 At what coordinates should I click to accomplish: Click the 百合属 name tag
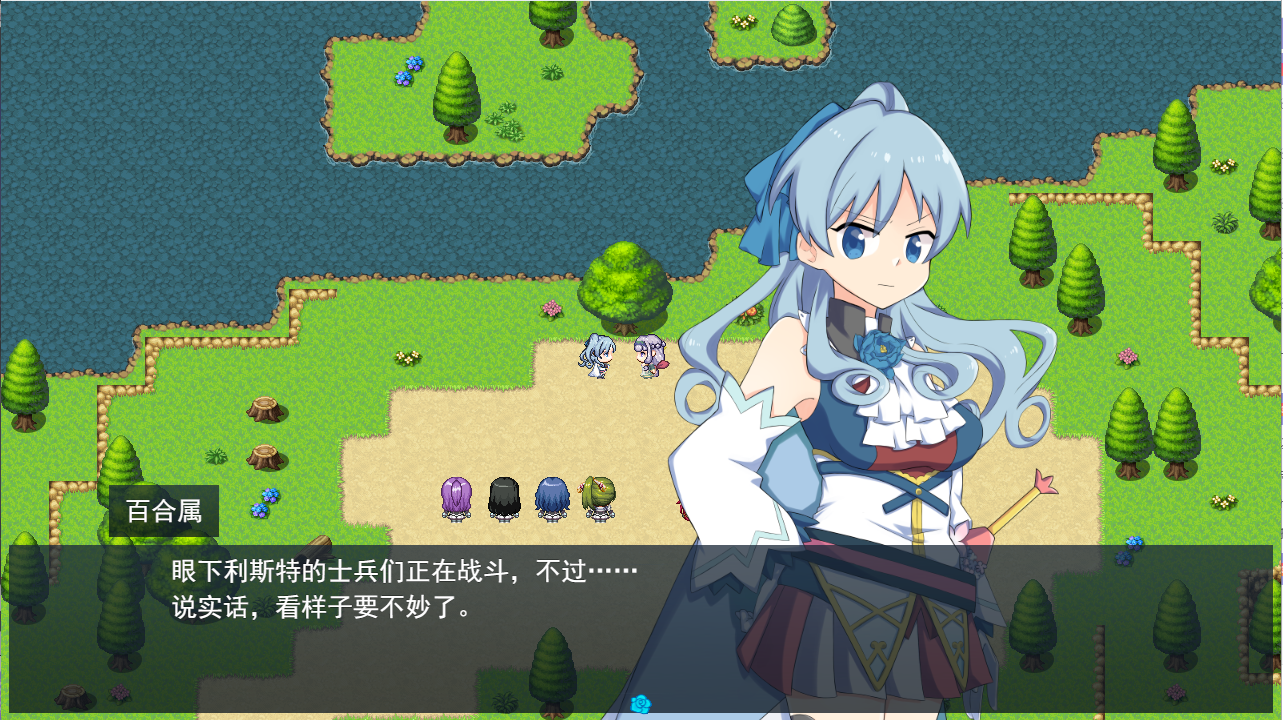[163, 510]
